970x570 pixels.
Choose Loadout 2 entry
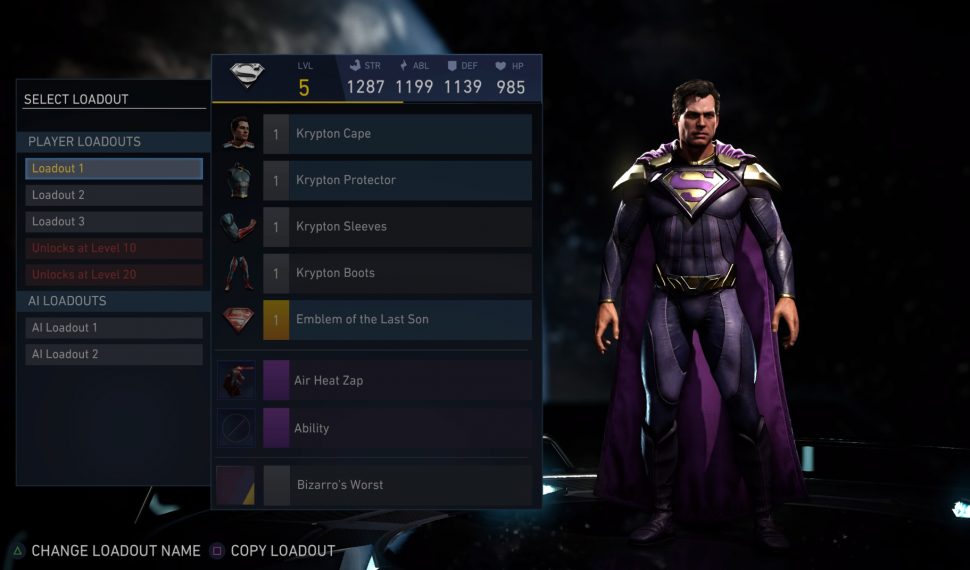[x=114, y=195]
